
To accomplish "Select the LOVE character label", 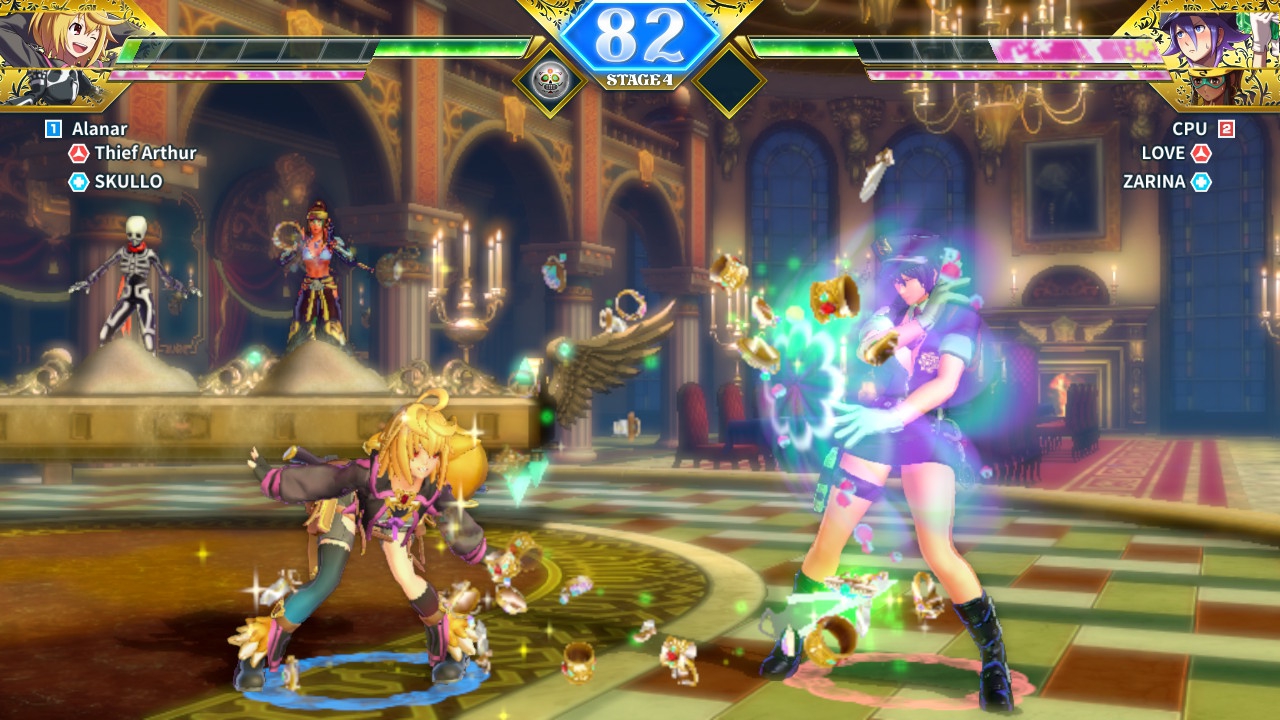I will [x=1163, y=153].
